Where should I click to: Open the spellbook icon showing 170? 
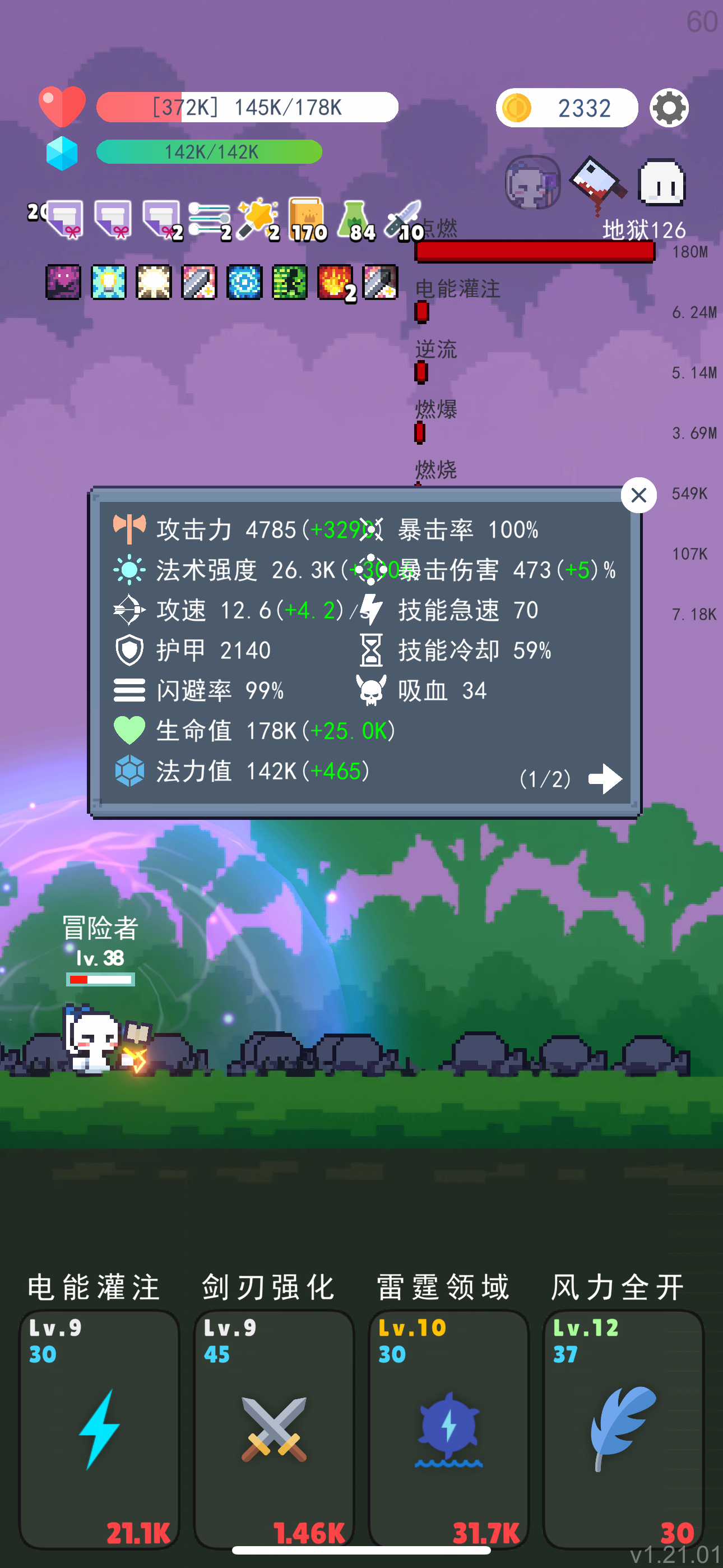pyautogui.click(x=307, y=216)
